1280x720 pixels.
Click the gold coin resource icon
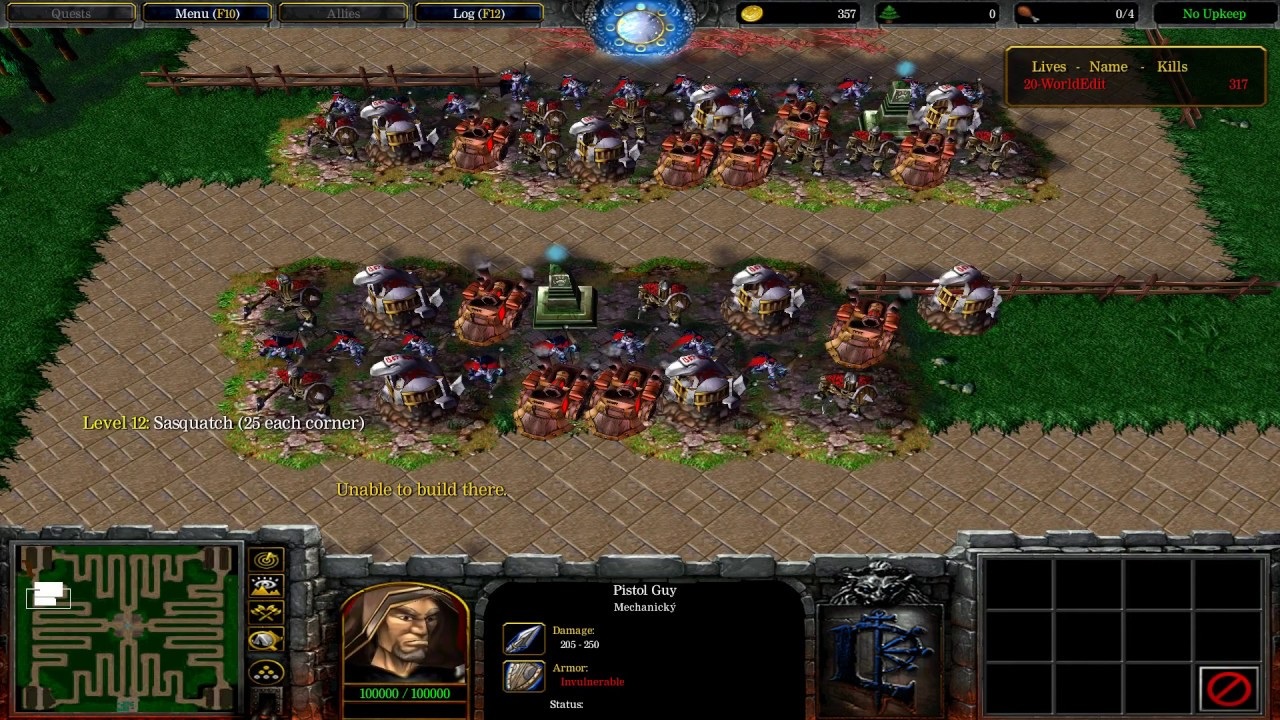[x=752, y=14]
